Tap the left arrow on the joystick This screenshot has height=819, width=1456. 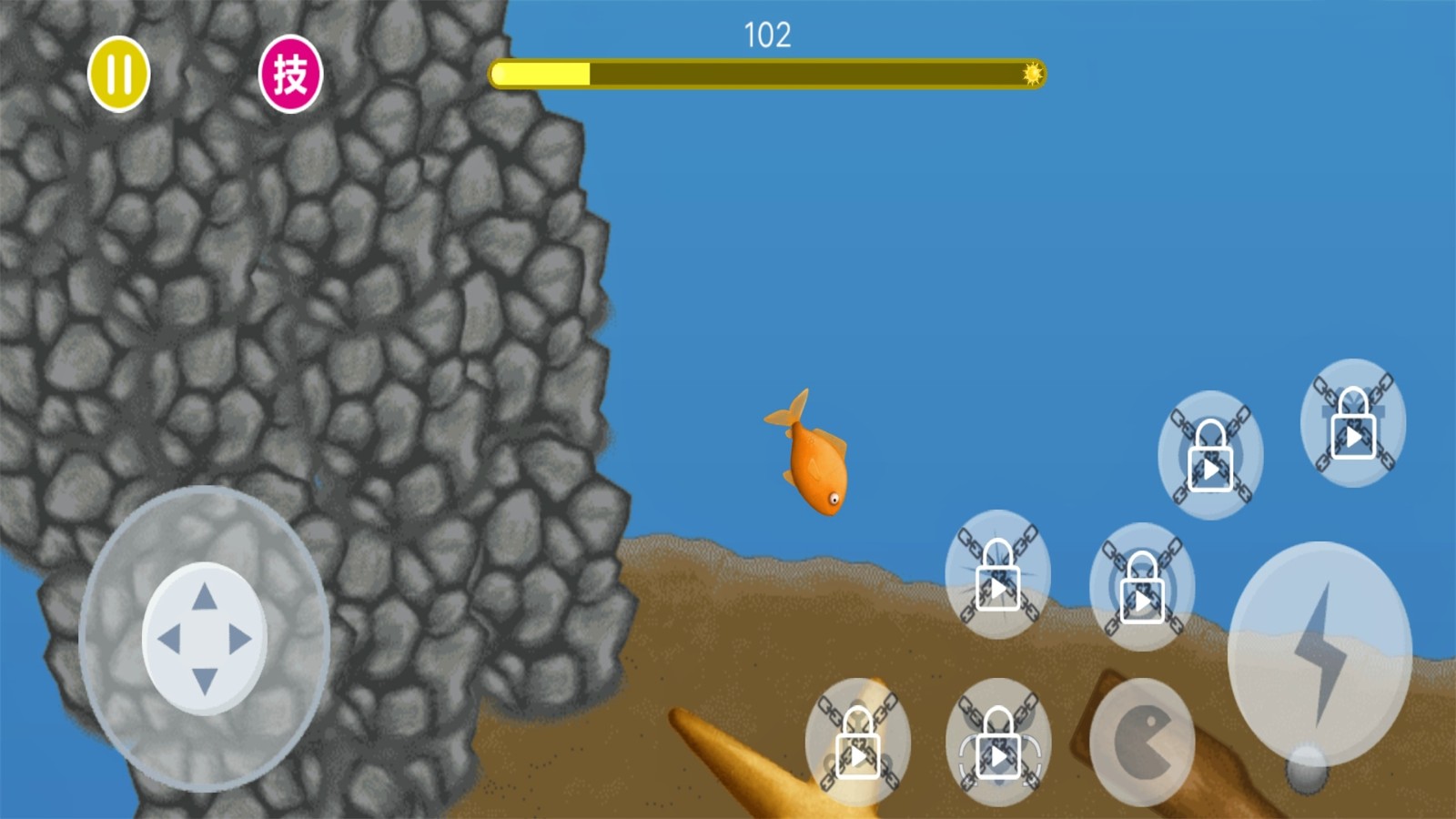[168, 639]
